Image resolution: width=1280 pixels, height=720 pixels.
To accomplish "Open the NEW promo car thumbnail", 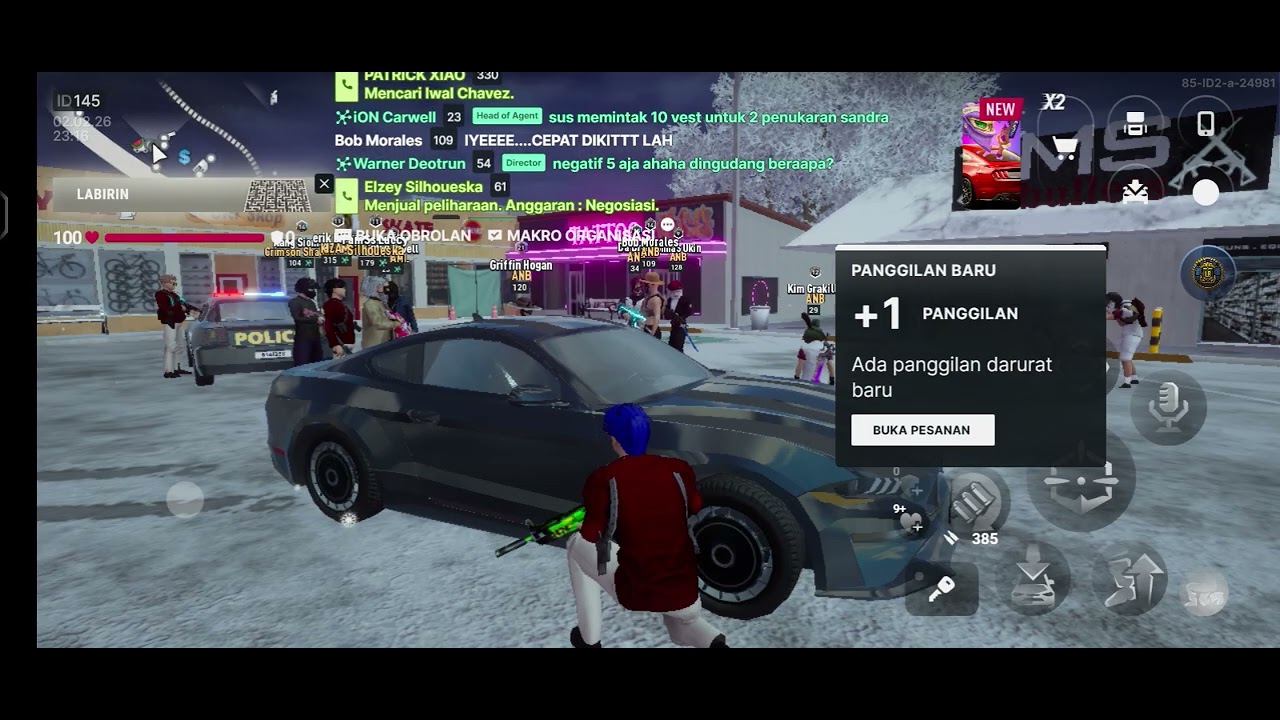I will [991, 153].
